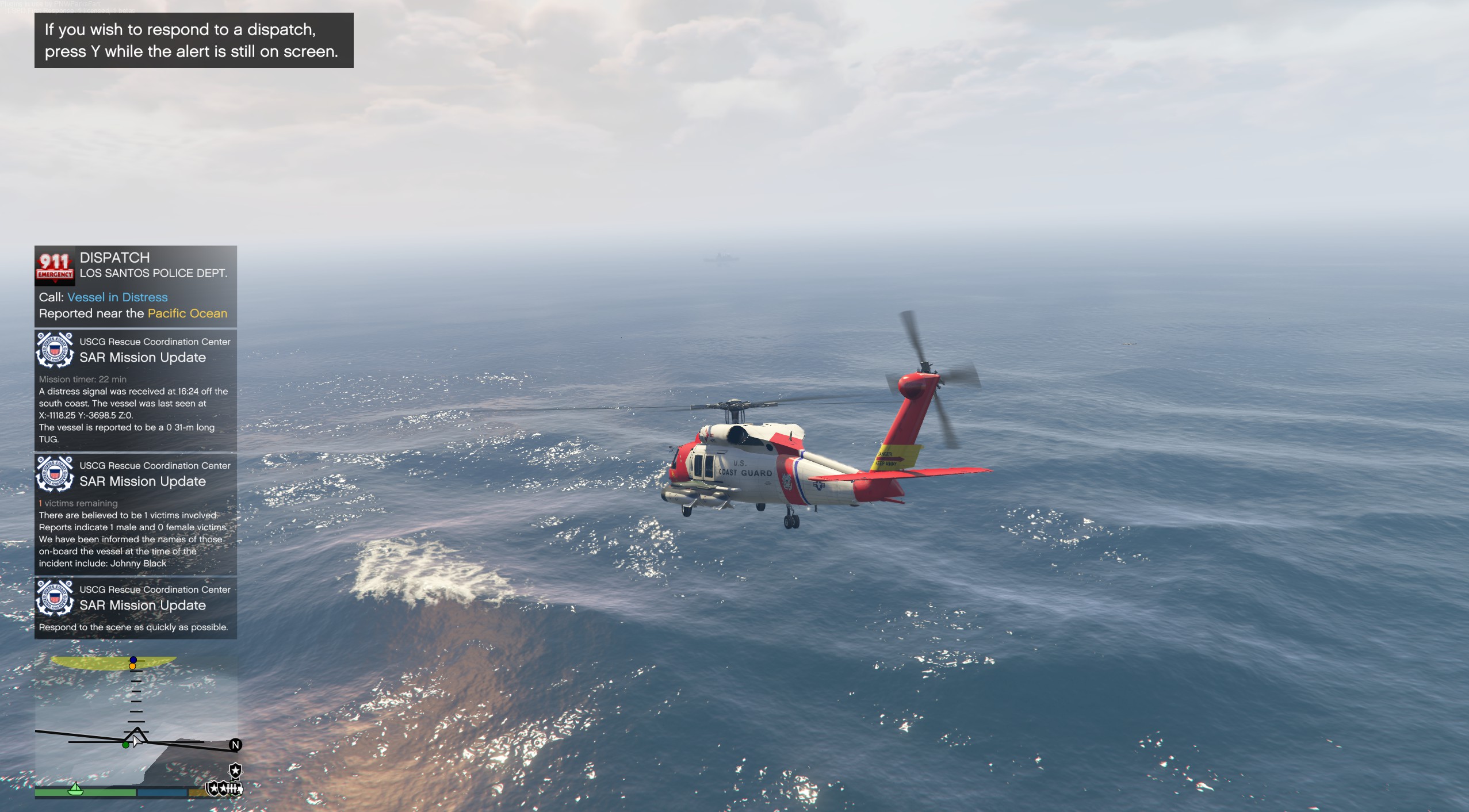1469x812 pixels.
Task: Click the green sailboat blip on minimap
Action: [75, 788]
